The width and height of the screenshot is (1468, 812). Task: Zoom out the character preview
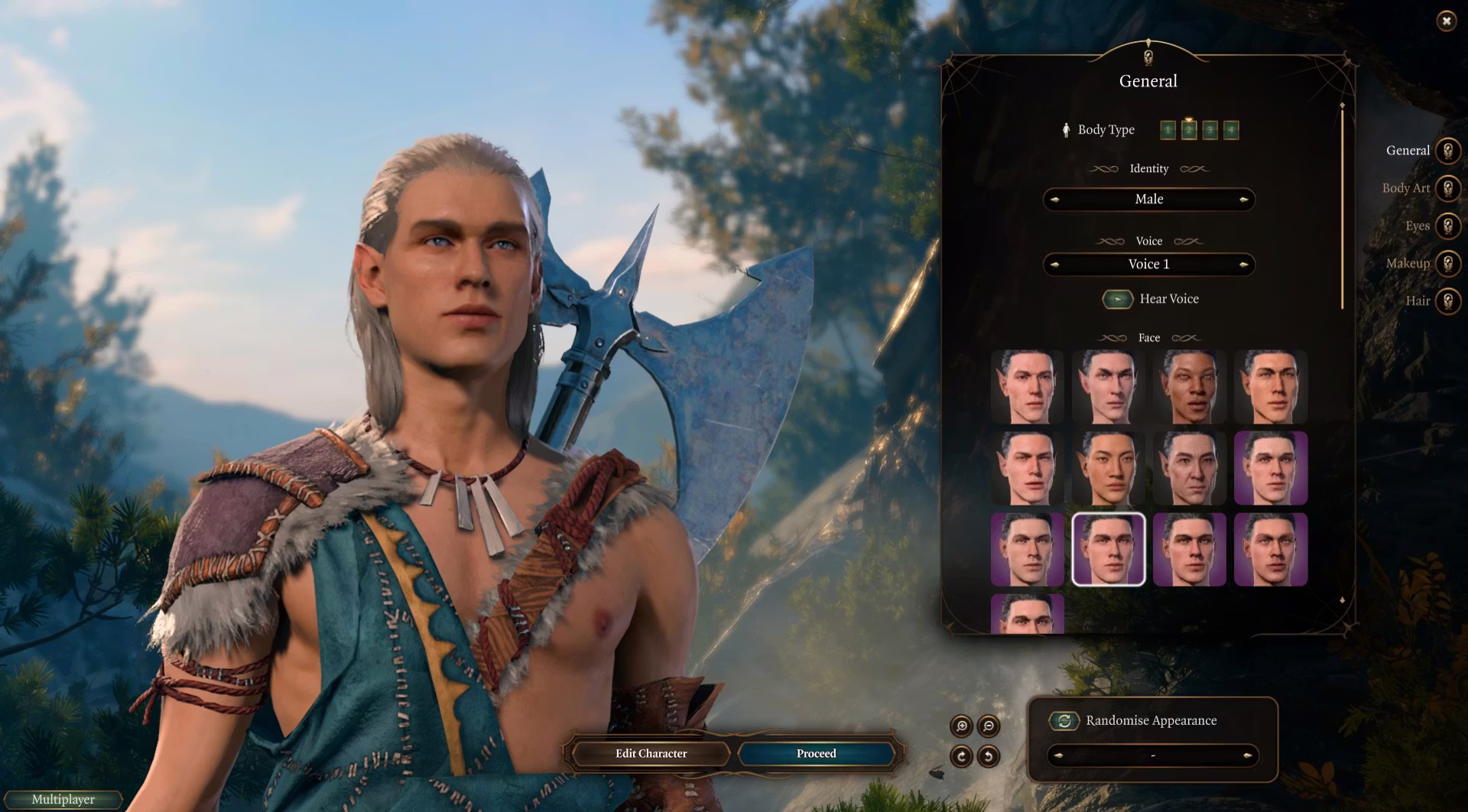click(x=989, y=726)
